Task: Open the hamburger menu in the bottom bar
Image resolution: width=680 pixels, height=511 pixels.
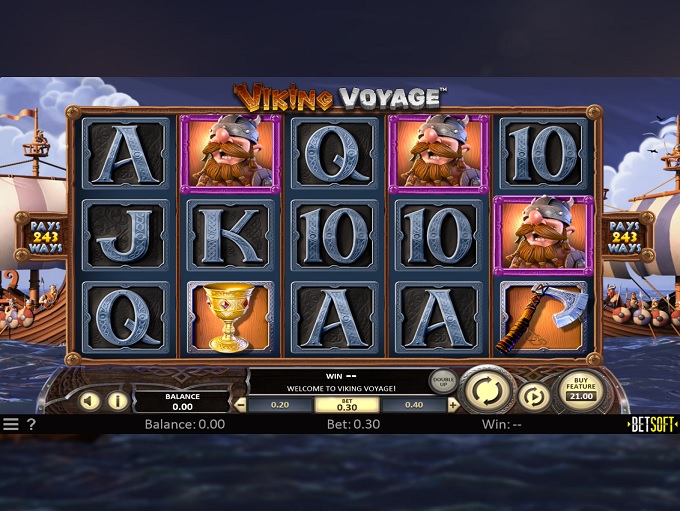Action: pyautogui.click(x=11, y=424)
